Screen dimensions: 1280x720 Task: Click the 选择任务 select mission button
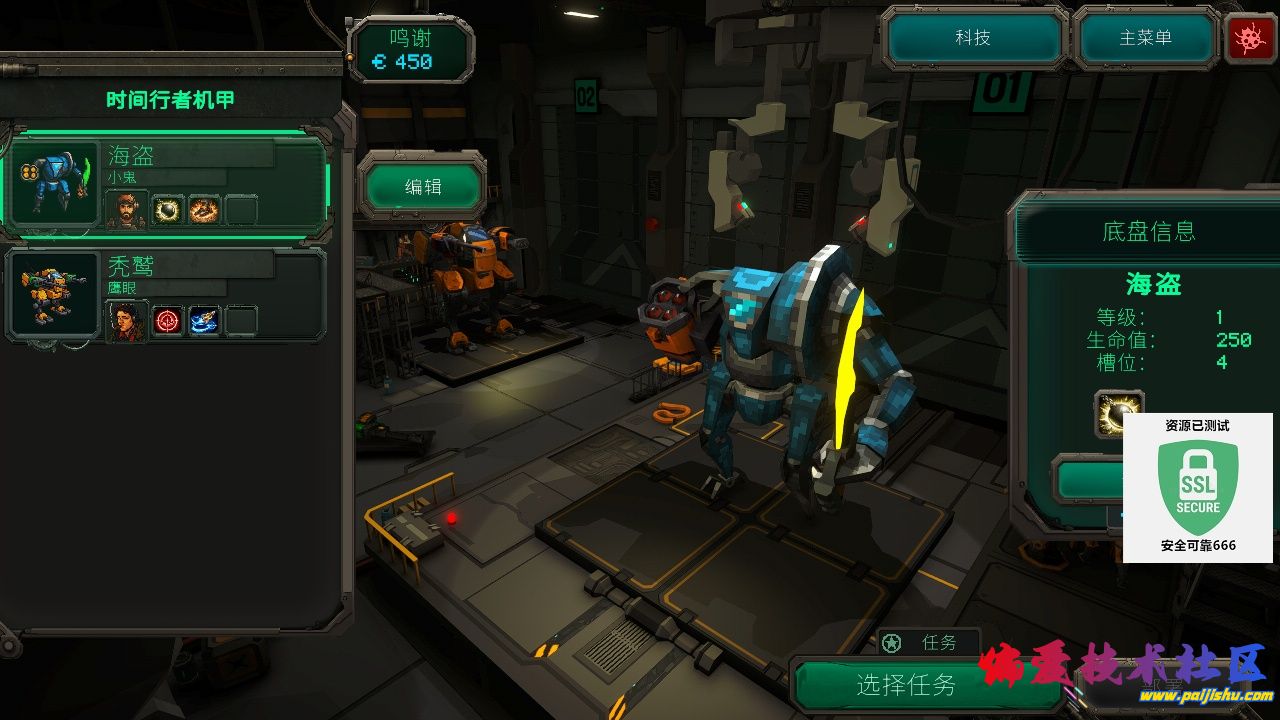(x=905, y=685)
